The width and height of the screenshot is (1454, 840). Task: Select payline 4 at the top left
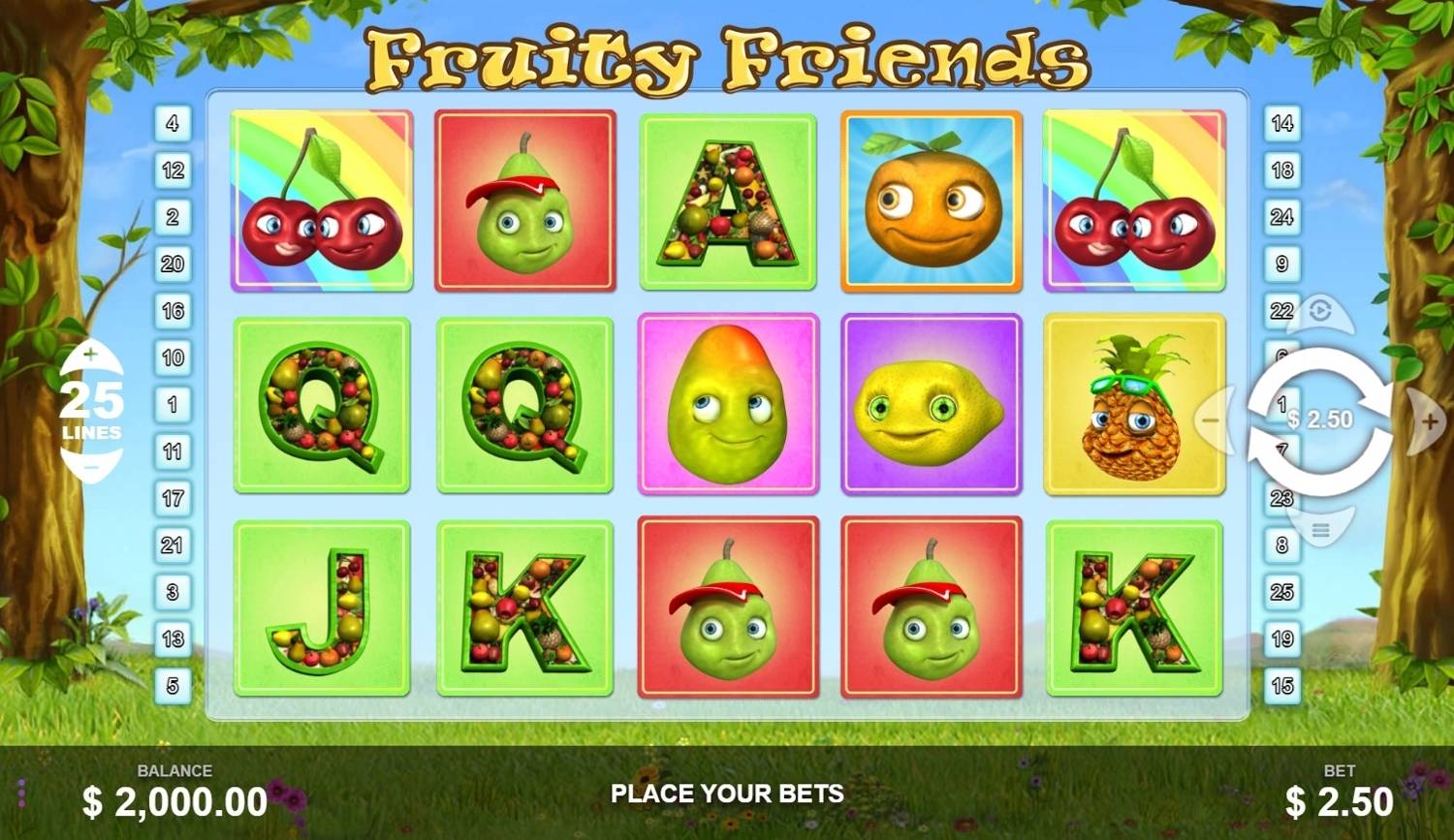point(174,123)
